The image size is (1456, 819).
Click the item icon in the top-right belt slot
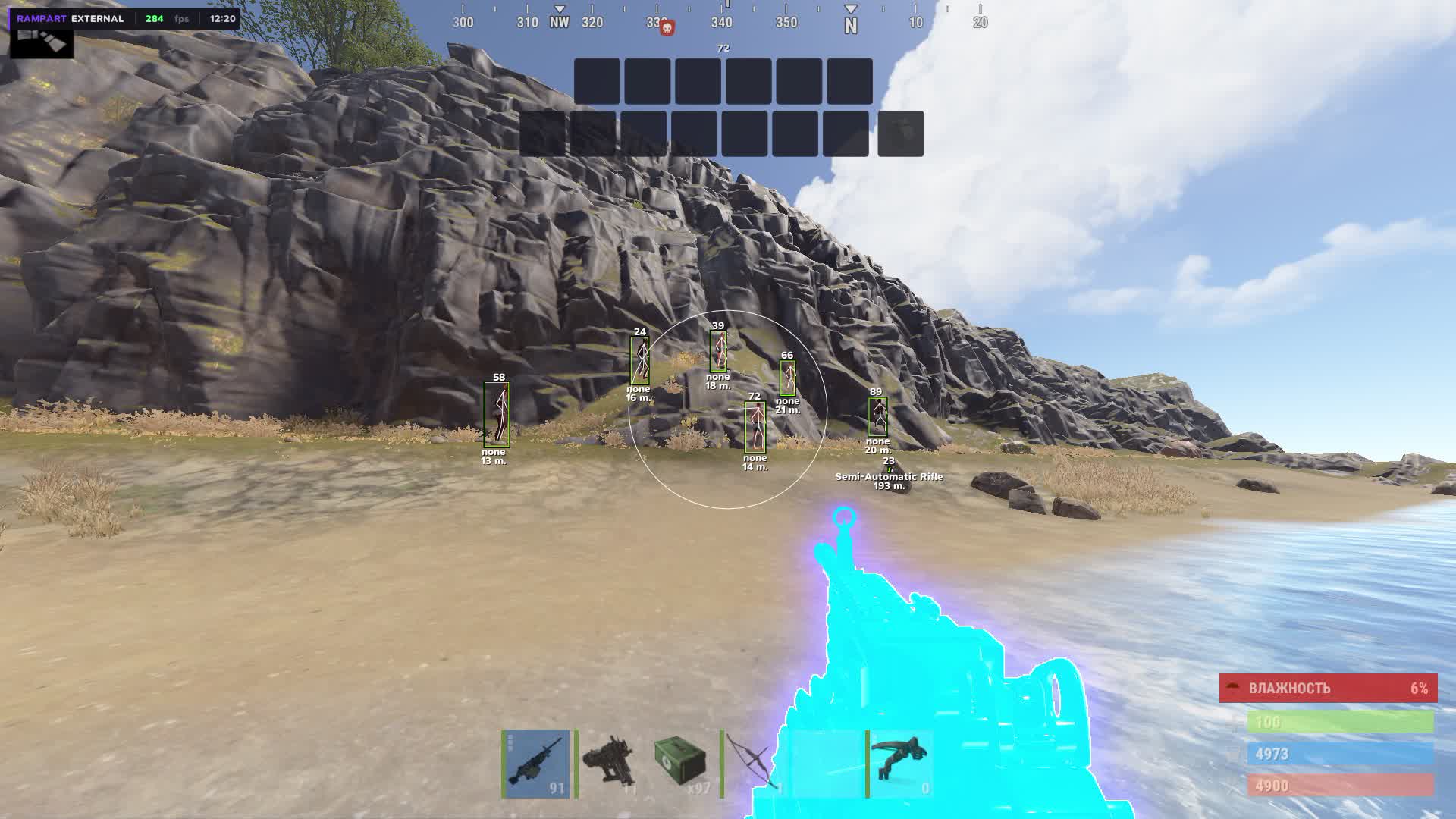coord(902,135)
